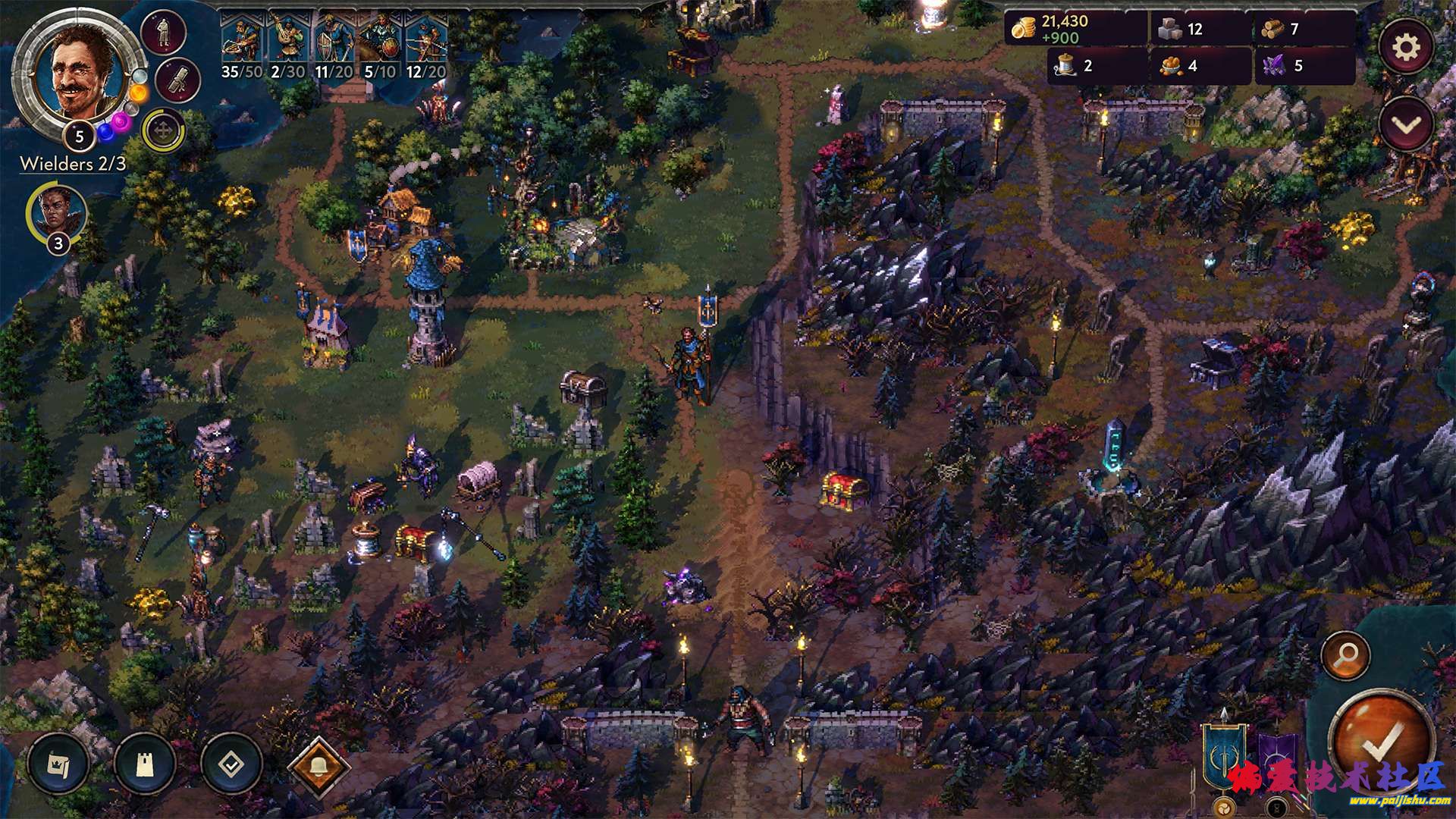Viewport: 1456px width, 819px height.
Task: Expand the downward chevron button
Action: [x=1405, y=126]
